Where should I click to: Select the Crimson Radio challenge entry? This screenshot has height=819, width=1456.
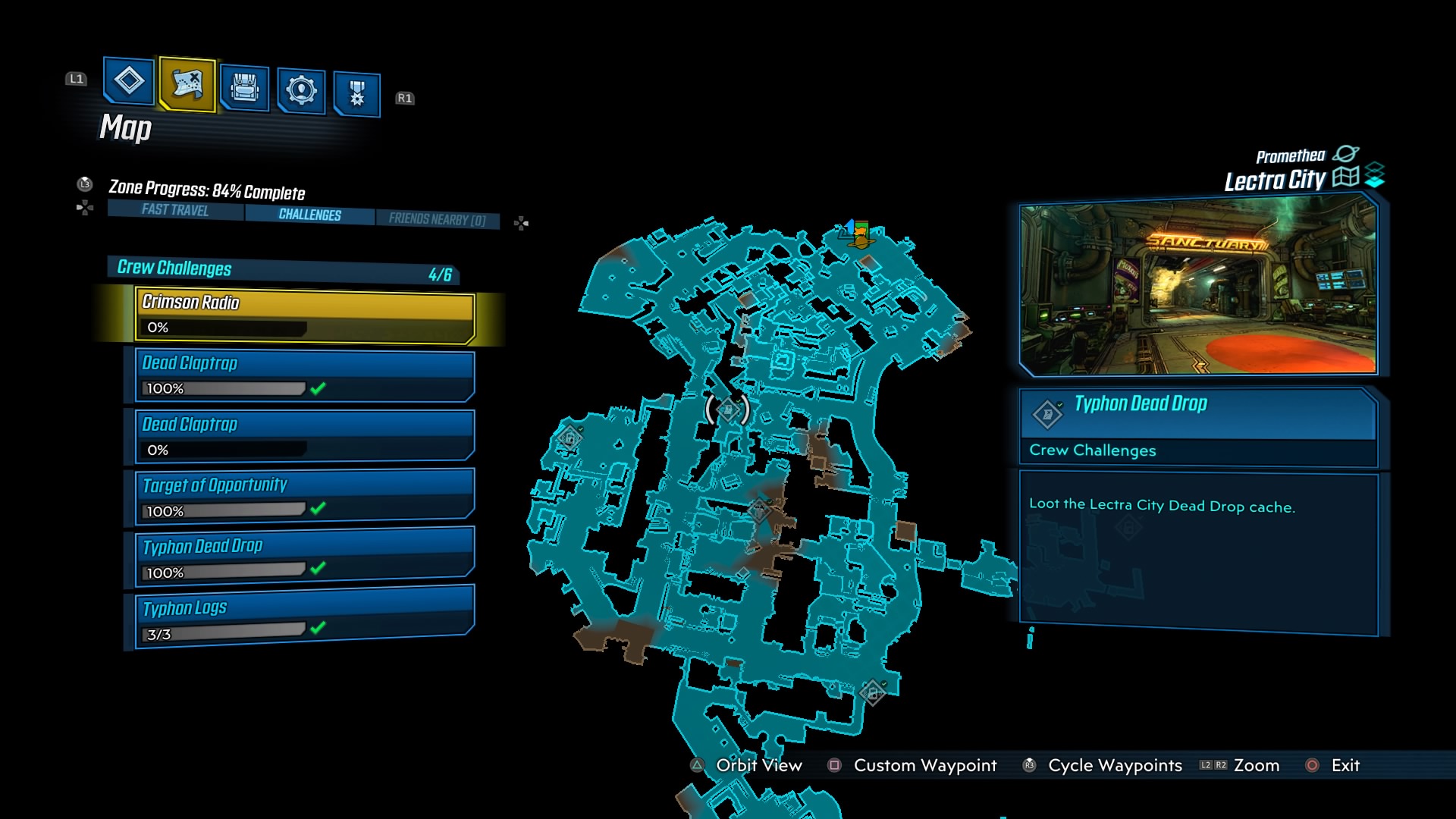[x=303, y=314]
